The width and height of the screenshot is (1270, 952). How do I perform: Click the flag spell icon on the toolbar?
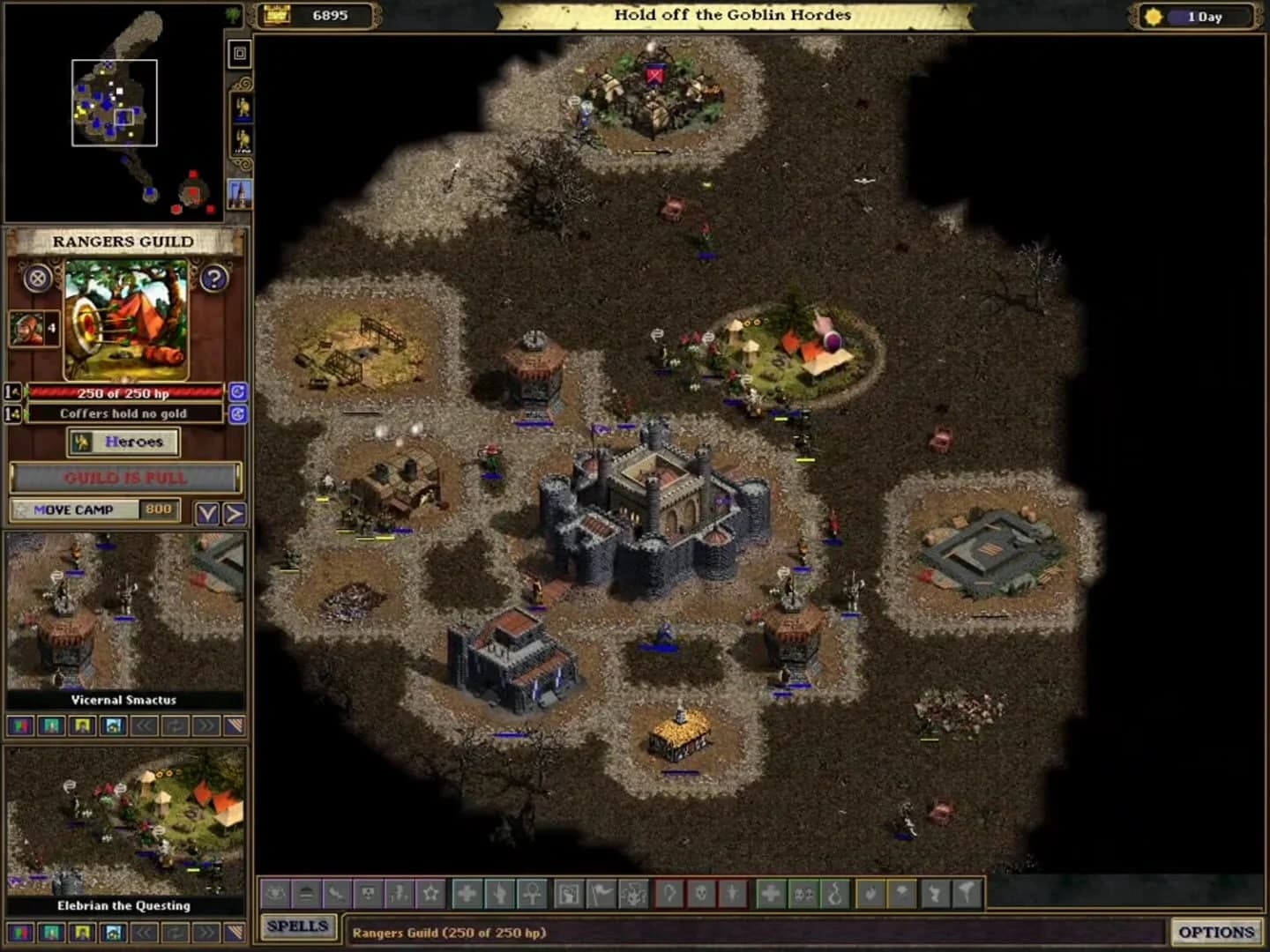pyautogui.click(x=601, y=895)
